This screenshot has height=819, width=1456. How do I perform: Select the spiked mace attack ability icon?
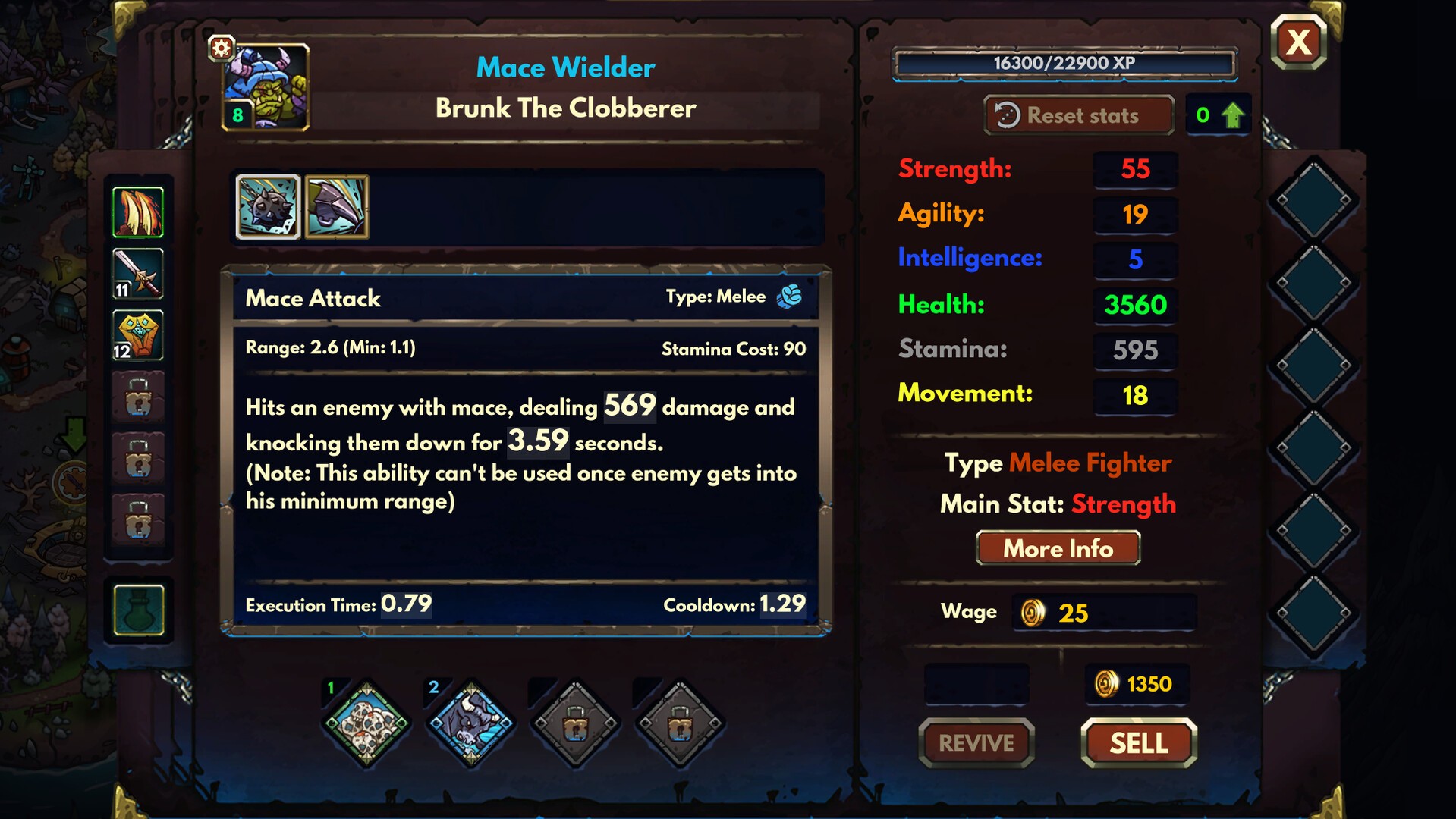click(268, 207)
